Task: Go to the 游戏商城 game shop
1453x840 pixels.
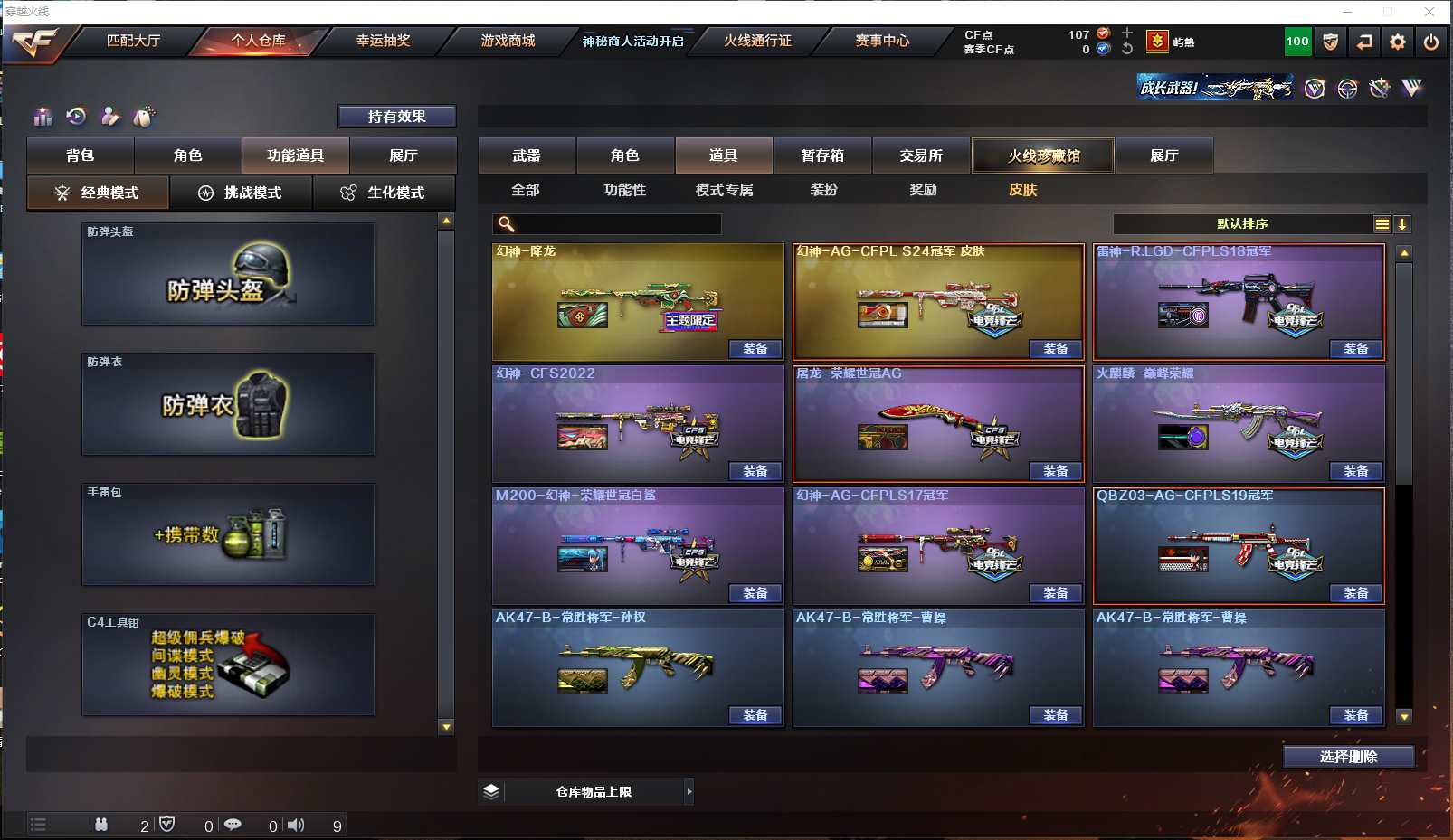Action: point(508,41)
